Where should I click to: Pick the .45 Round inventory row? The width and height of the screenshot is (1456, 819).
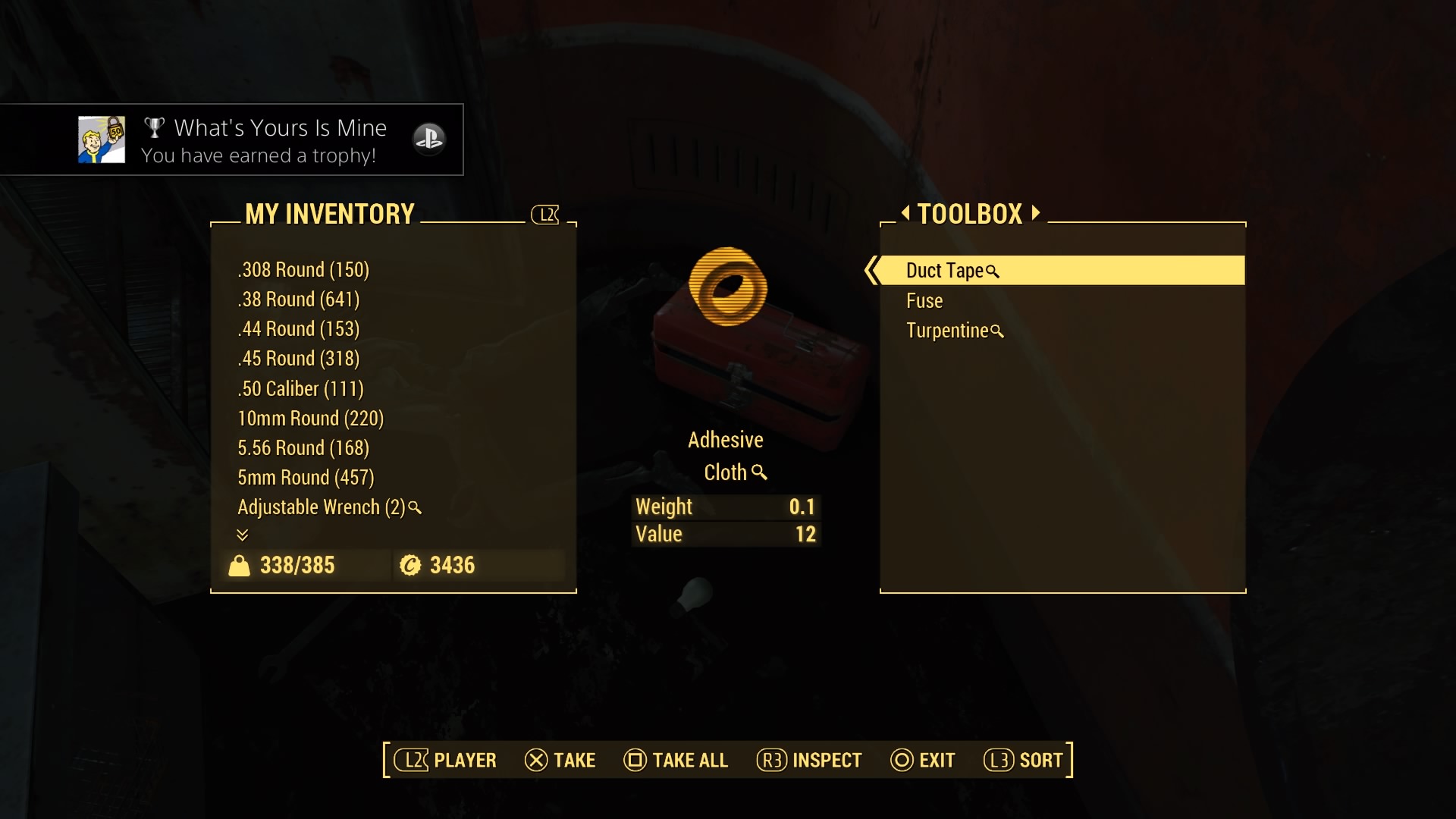click(x=299, y=359)
